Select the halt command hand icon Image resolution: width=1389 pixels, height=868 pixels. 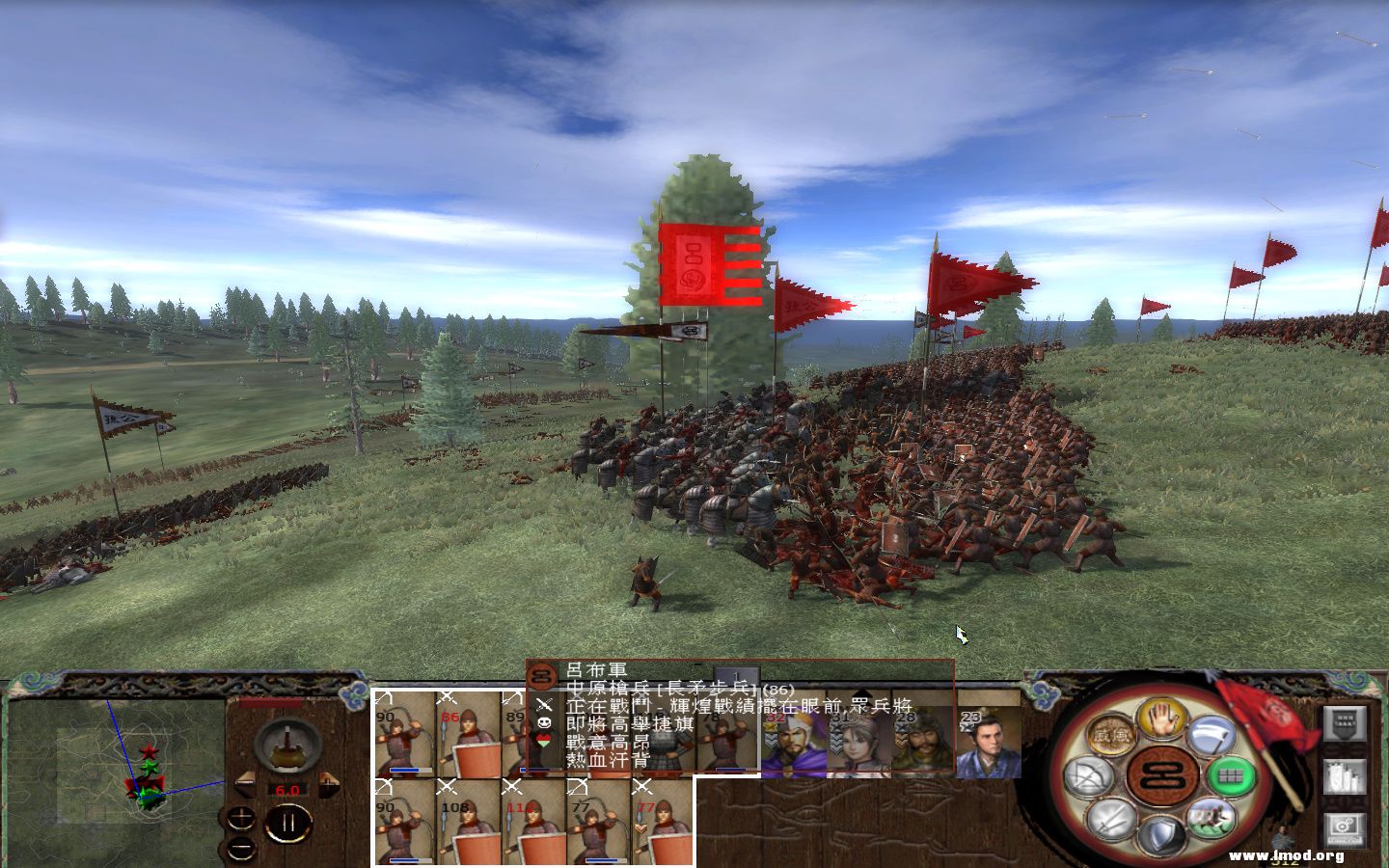coord(1160,721)
